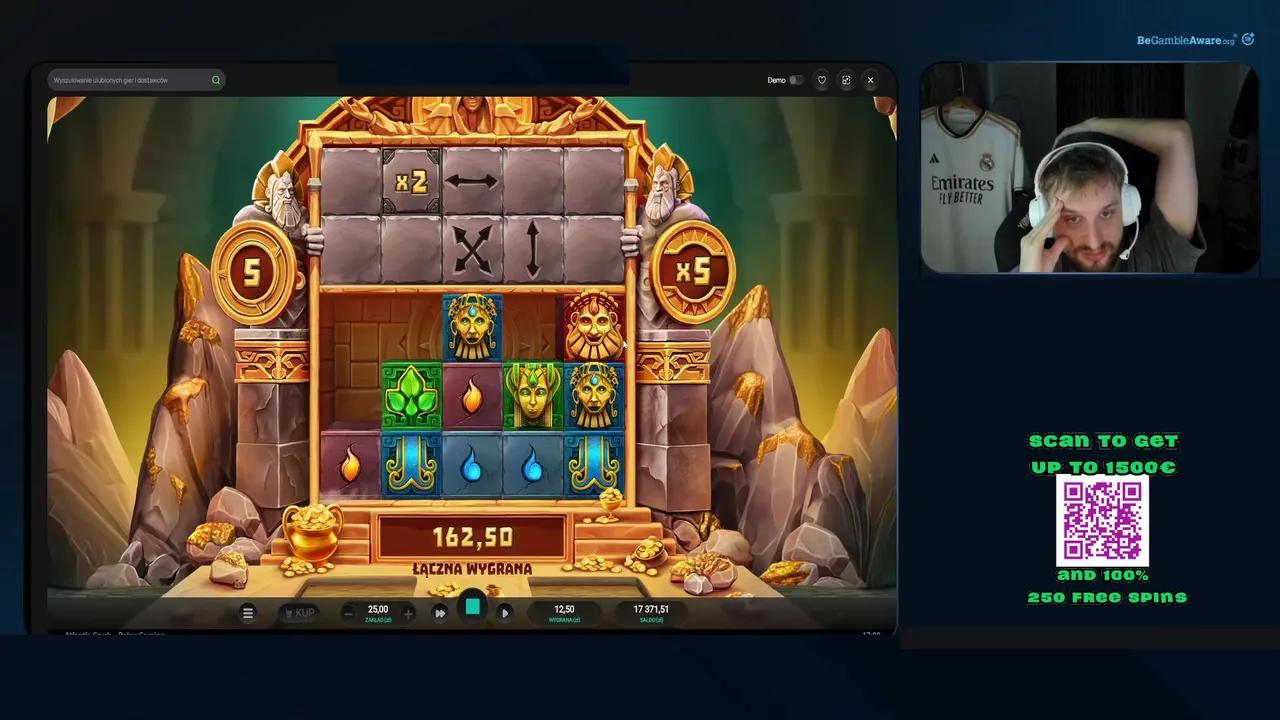Click the x5 golden multiplier medallion

click(692, 268)
